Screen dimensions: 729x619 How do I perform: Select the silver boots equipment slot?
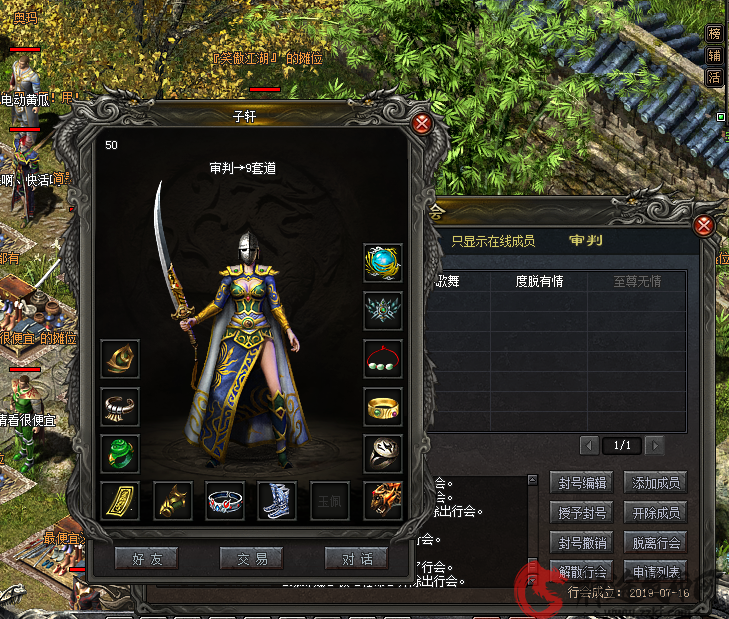[x=277, y=501]
